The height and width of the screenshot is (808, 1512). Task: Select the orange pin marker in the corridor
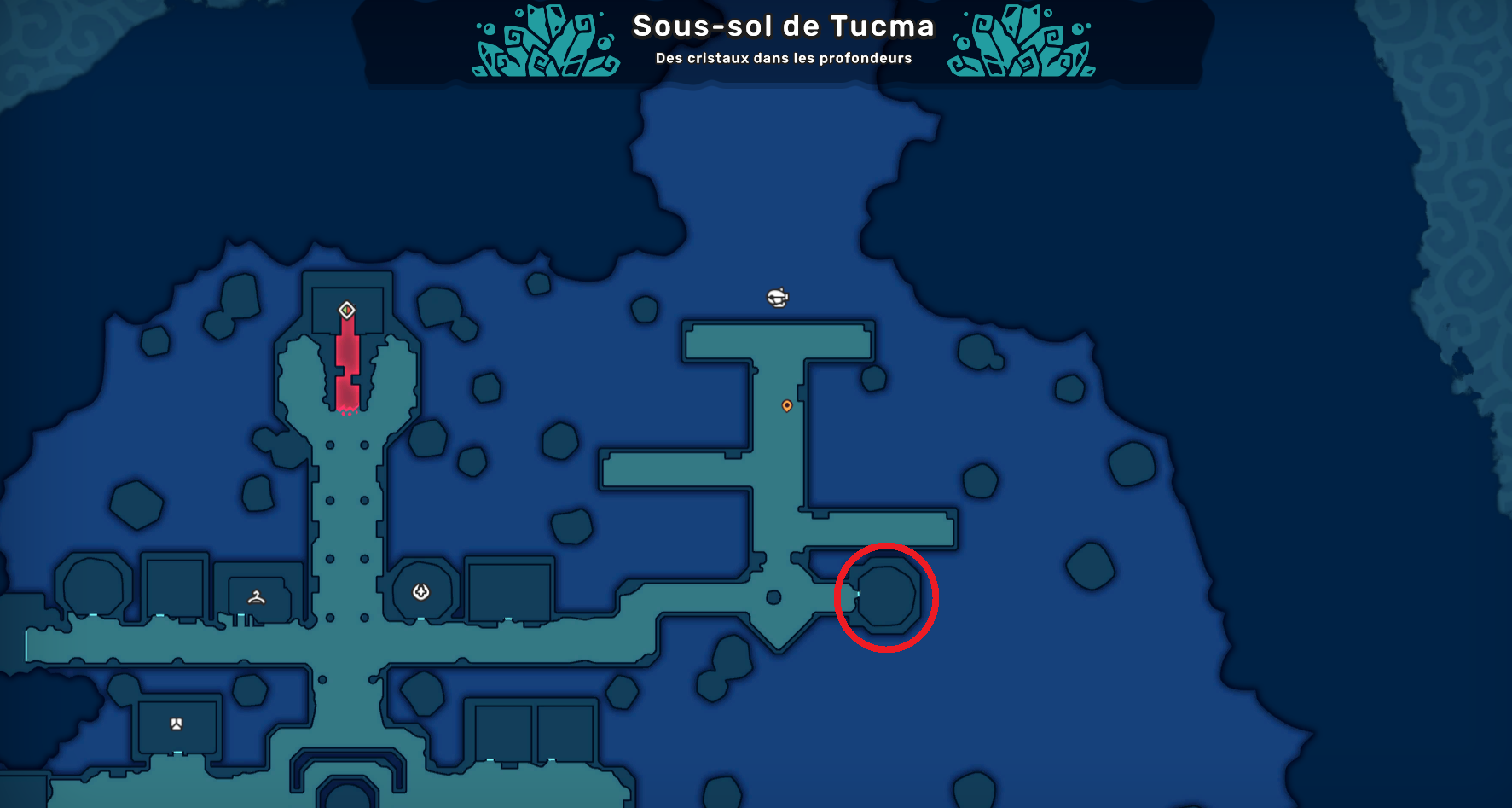click(787, 407)
